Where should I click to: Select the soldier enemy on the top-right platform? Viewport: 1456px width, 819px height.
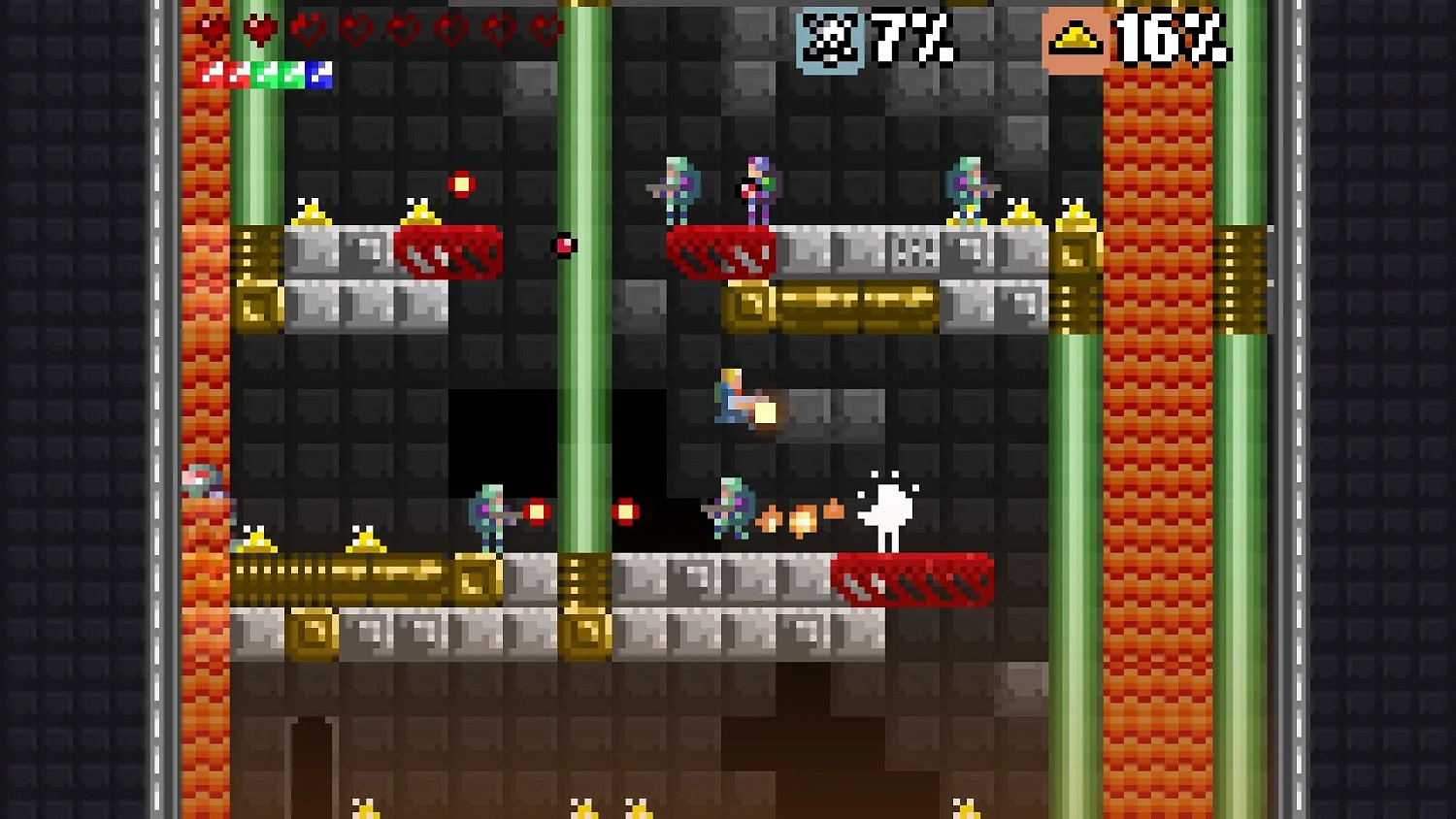[x=966, y=184]
